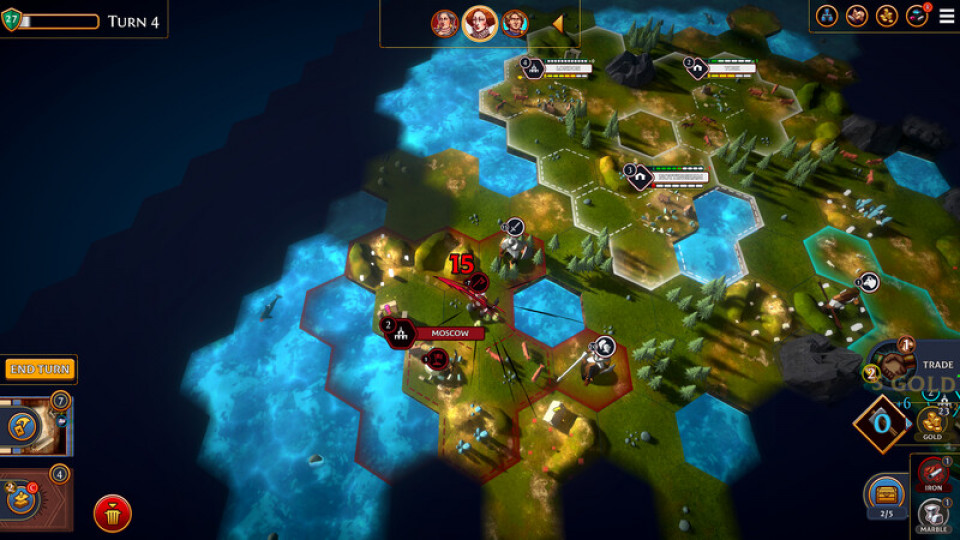
Task: Select the right leader portrait
Action: (x=515, y=23)
